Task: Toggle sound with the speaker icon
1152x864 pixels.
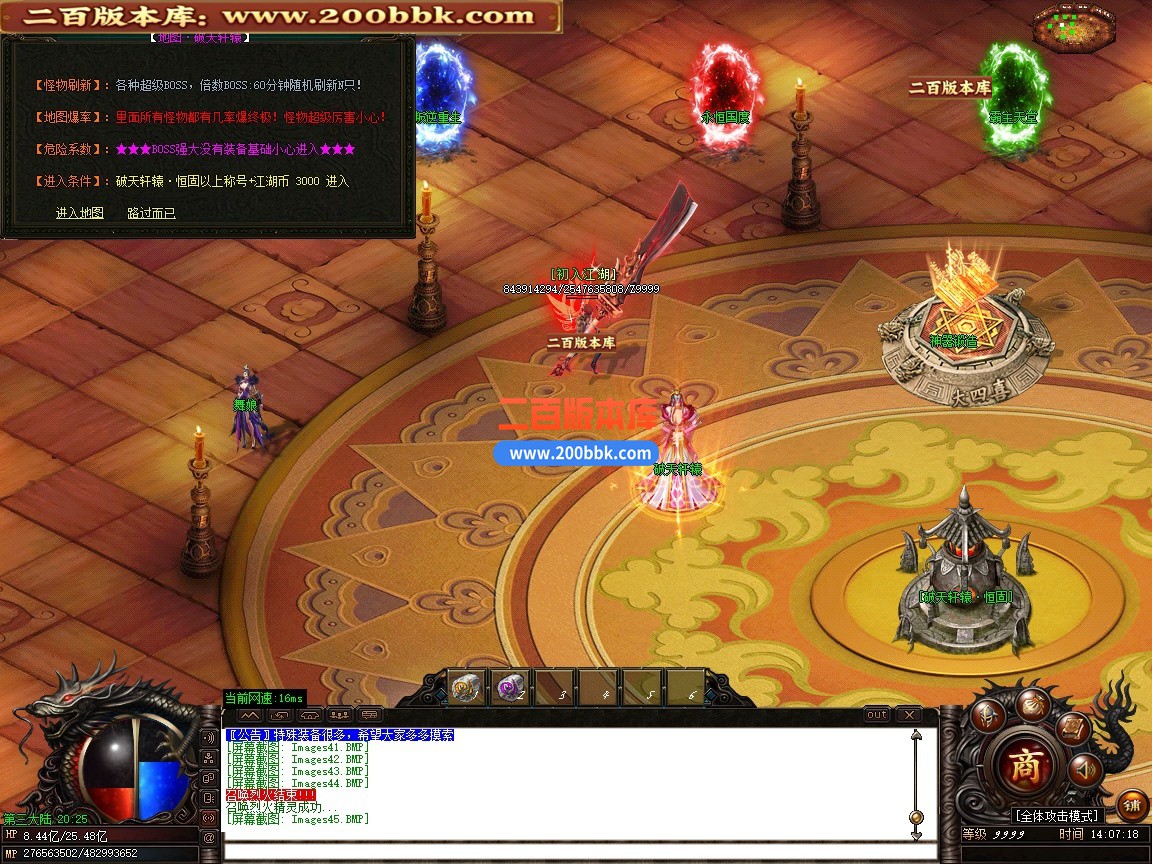Action: pos(1084,770)
